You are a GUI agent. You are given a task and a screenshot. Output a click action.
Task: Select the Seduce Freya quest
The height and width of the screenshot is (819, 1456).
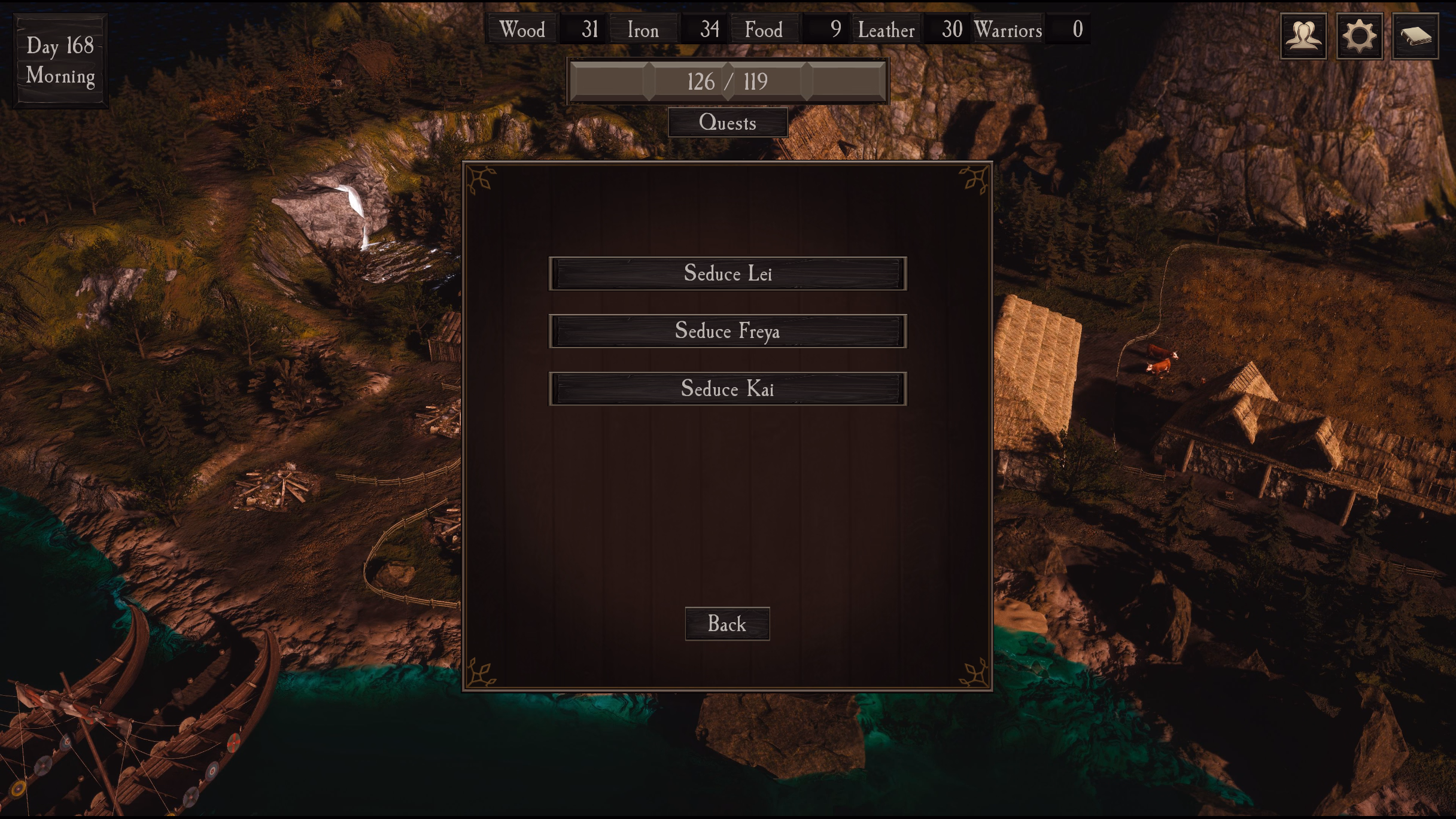(x=728, y=331)
